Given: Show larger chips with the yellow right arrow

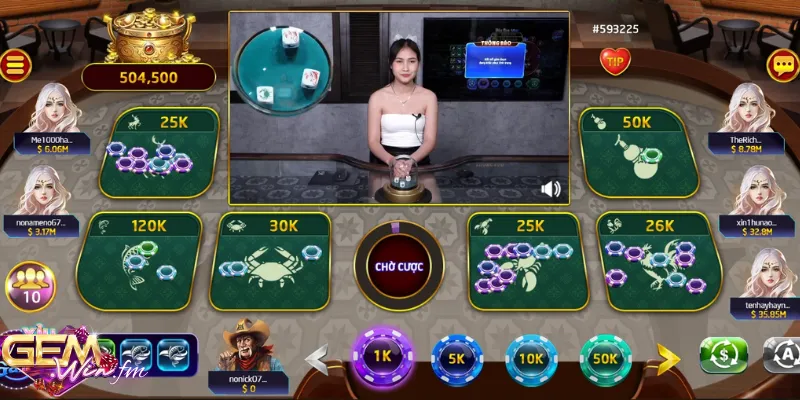Looking at the screenshot, I should (668, 357).
